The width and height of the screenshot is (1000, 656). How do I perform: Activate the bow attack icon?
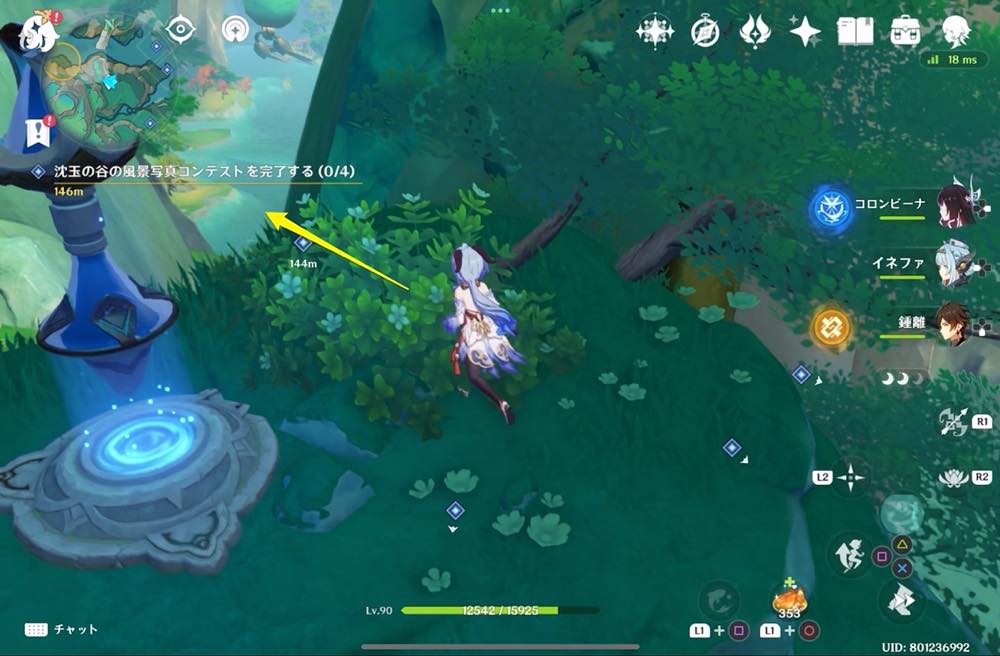951,422
